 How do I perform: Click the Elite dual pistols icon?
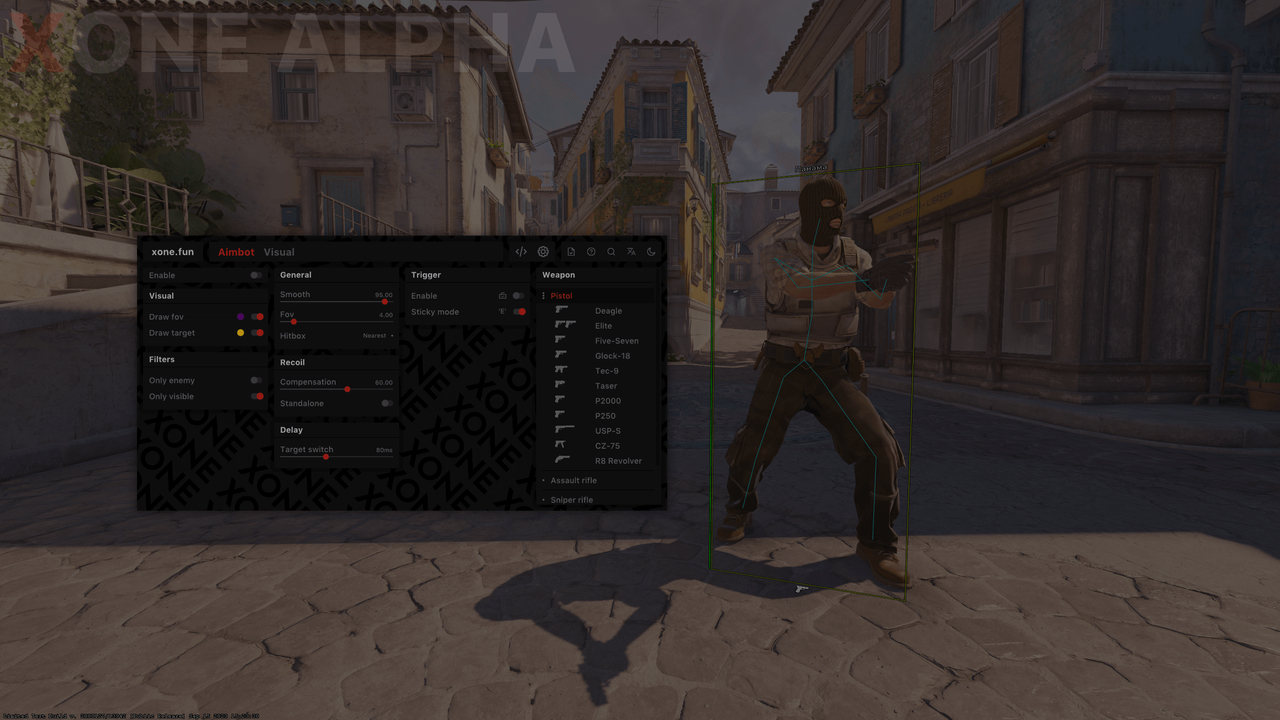click(x=564, y=325)
